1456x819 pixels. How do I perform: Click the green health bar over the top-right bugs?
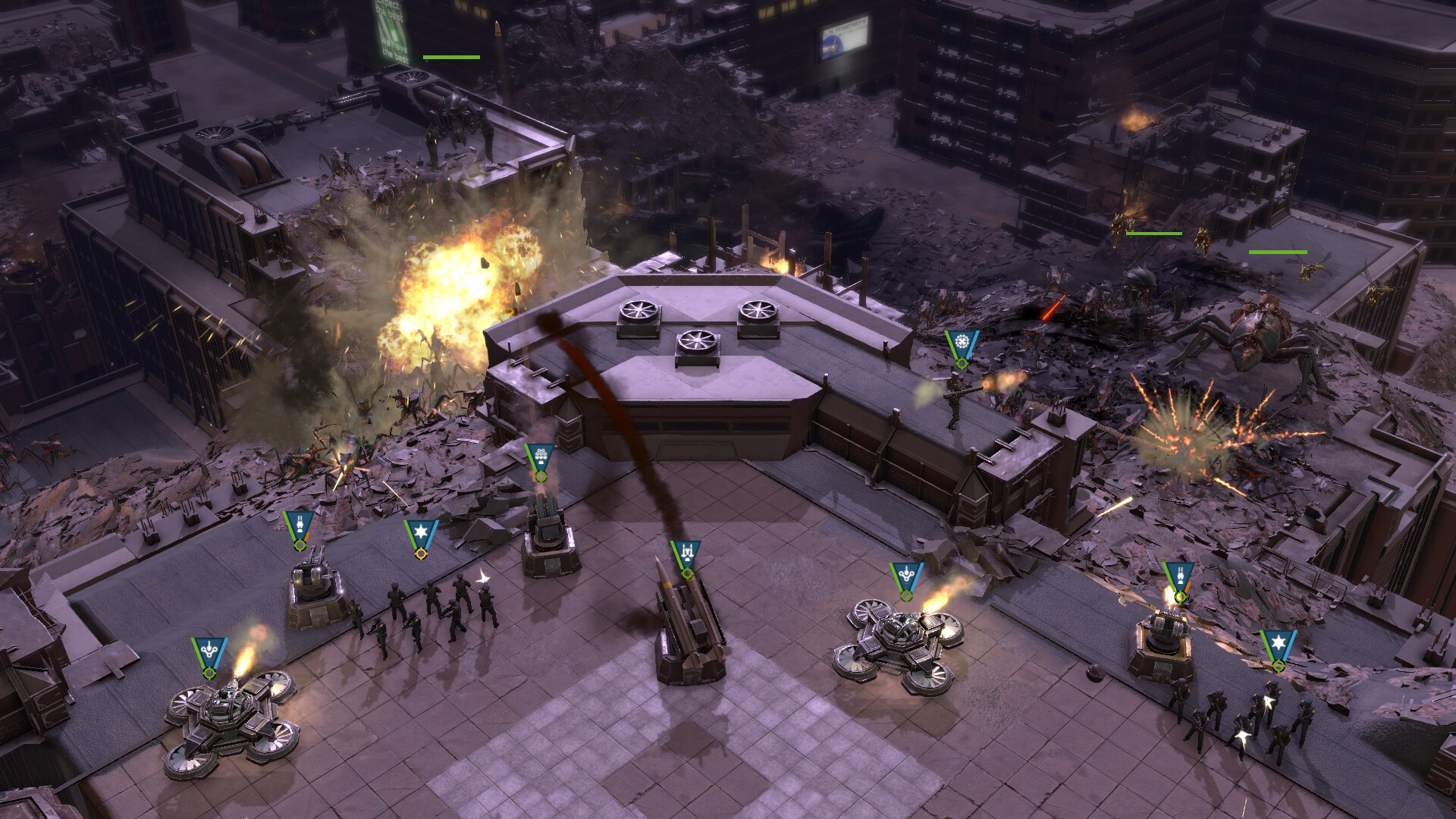click(x=1156, y=235)
